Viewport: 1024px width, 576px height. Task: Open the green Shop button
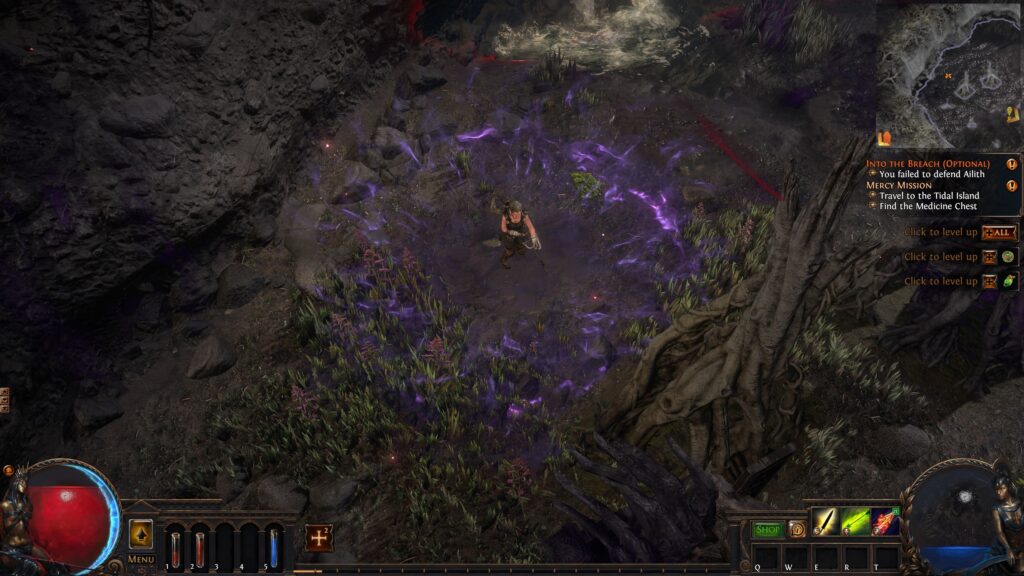point(767,529)
